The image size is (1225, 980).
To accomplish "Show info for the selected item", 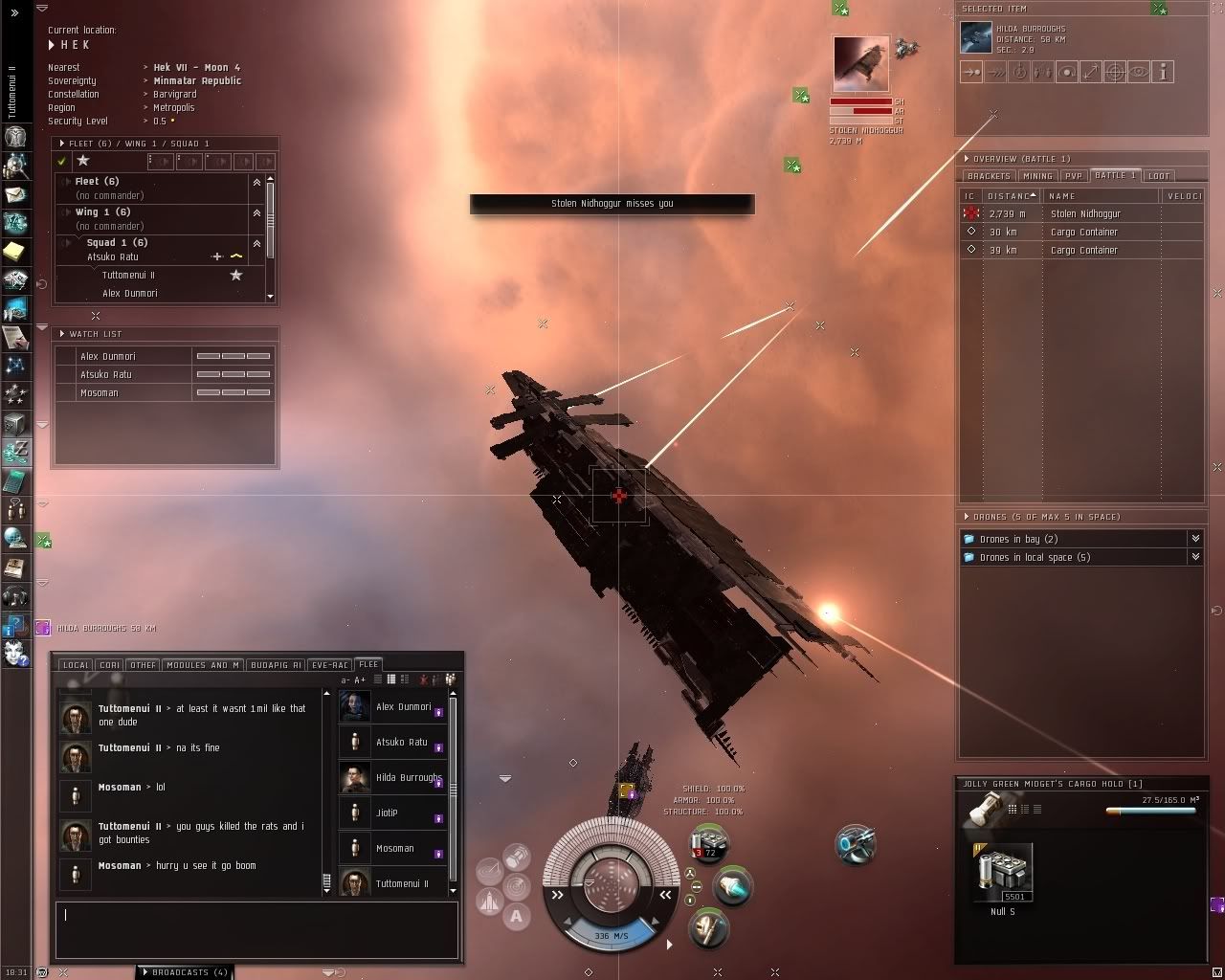I will pyautogui.click(x=1163, y=72).
